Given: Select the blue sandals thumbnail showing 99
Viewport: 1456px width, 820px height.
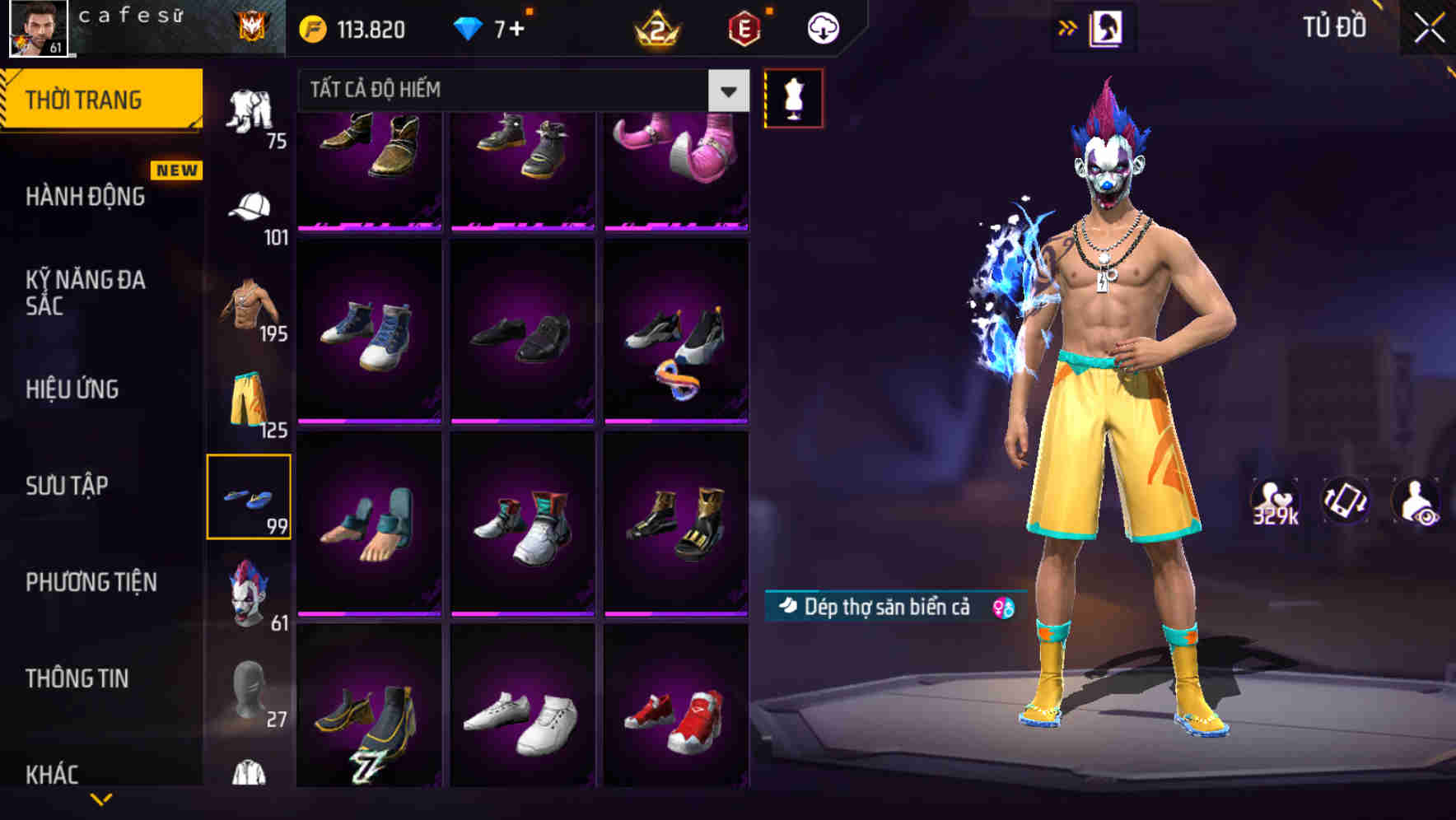Looking at the screenshot, I should (x=250, y=496).
